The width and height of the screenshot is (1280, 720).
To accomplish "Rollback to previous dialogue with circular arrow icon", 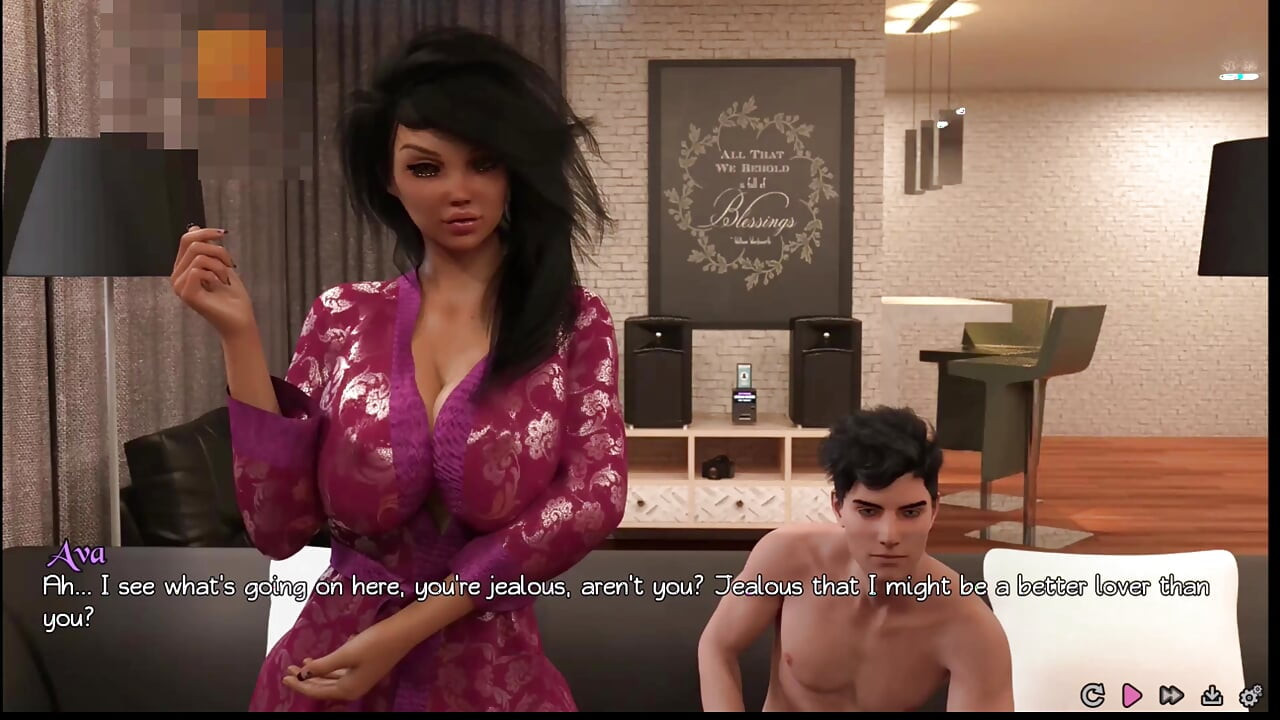I will click(1091, 693).
